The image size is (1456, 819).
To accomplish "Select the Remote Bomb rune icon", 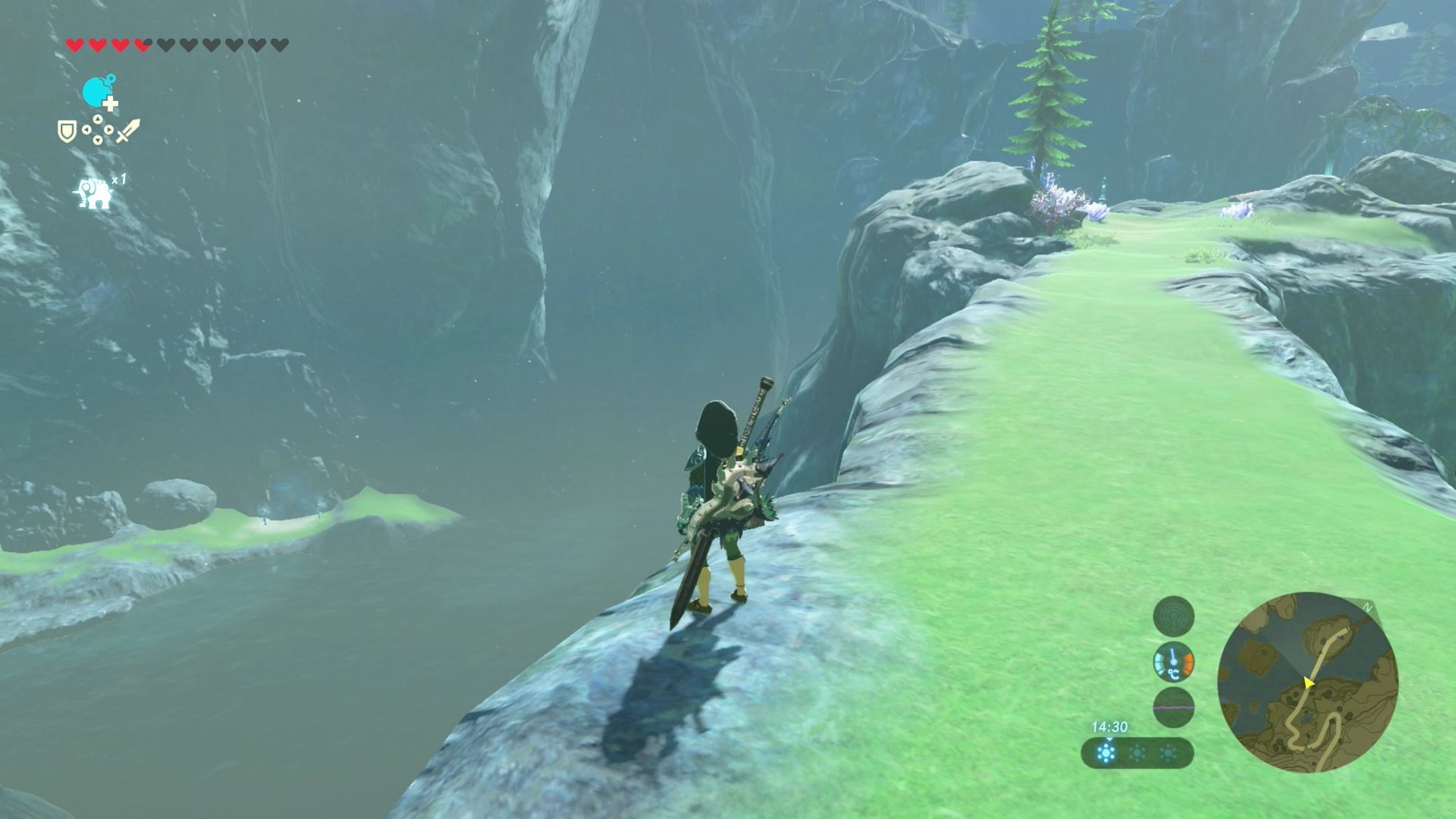I will pyautogui.click(x=98, y=93).
